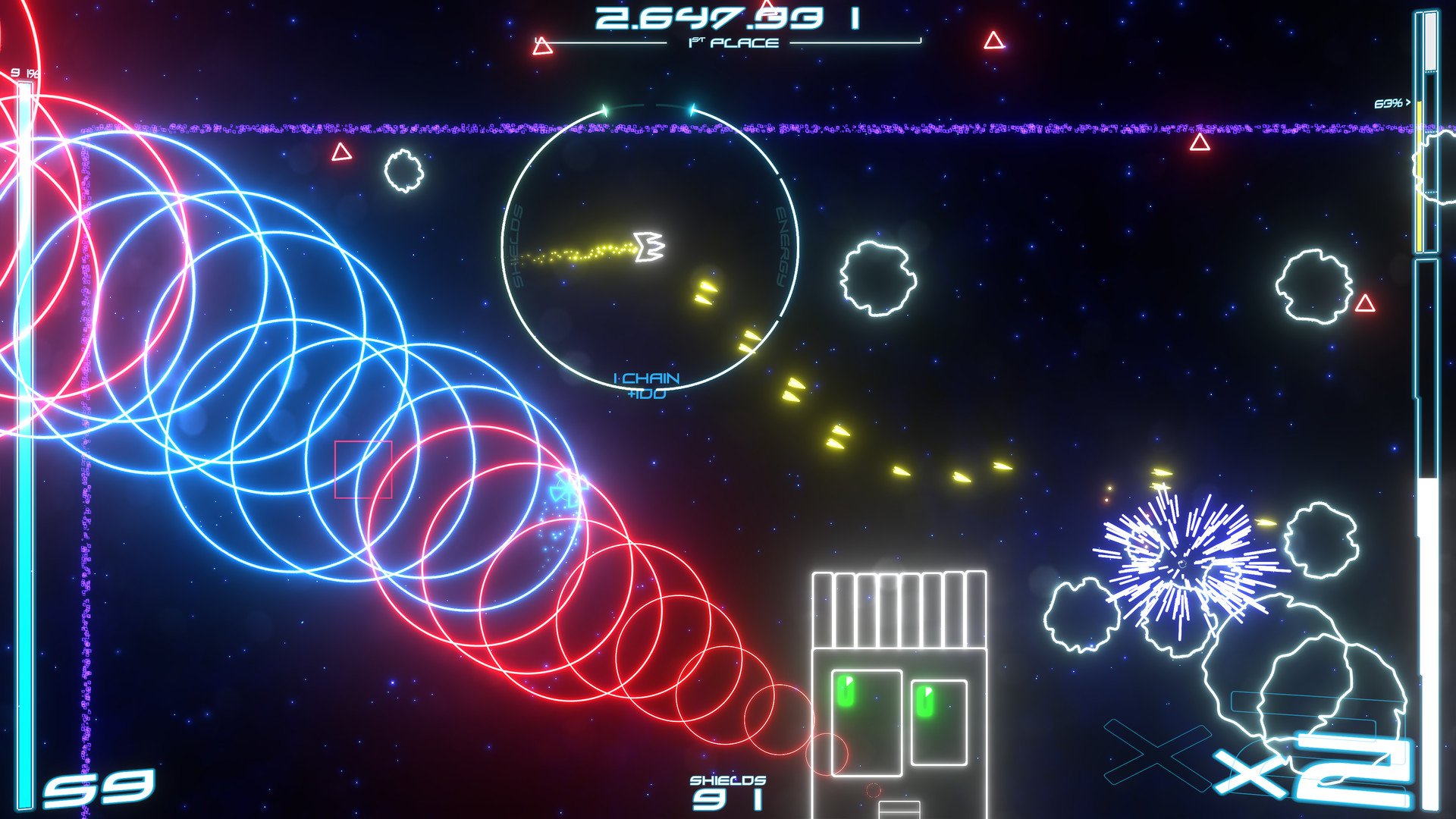Click the small asteroid above the shield ring

[x=404, y=171]
